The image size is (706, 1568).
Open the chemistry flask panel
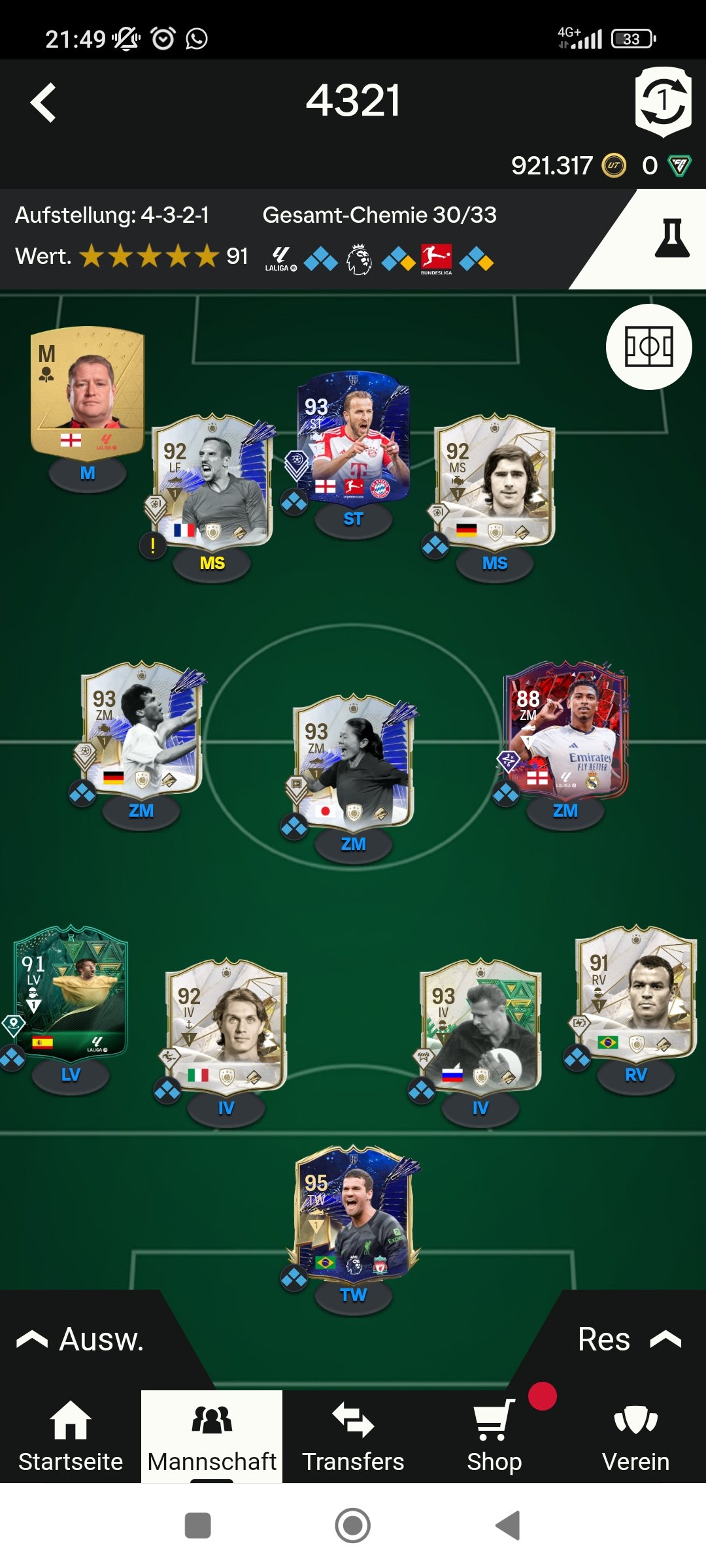[672, 239]
